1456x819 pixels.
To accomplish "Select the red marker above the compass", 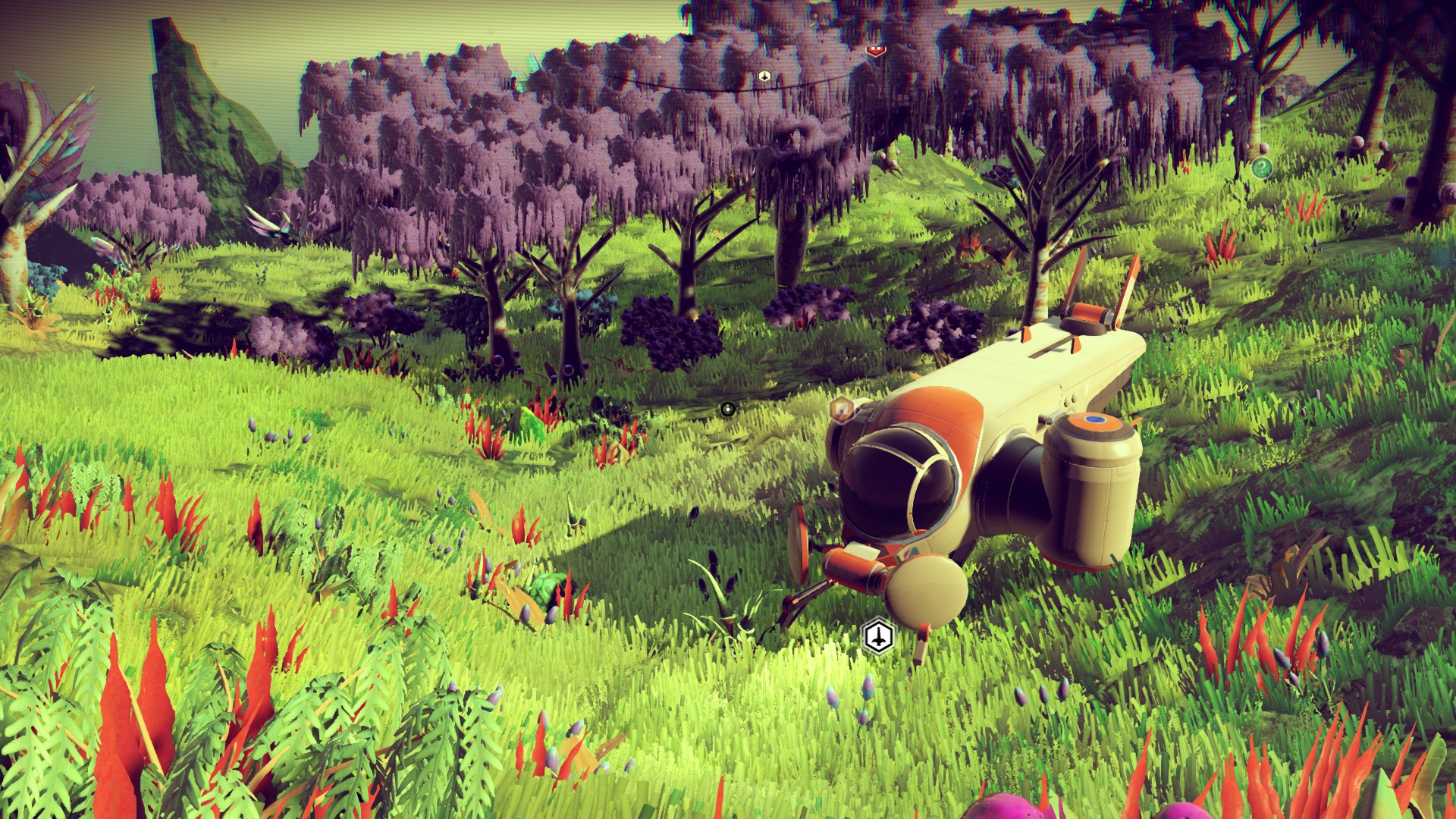I will pos(876,49).
